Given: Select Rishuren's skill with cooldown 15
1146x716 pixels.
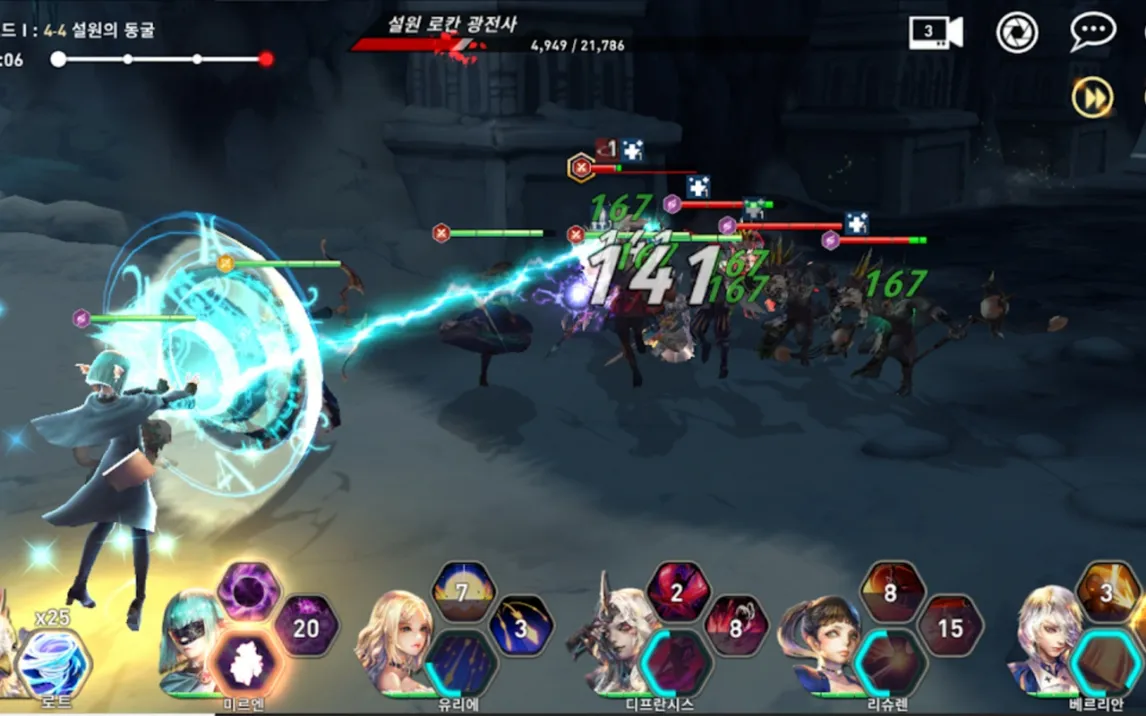Looking at the screenshot, I should click(x=950, y=627).
